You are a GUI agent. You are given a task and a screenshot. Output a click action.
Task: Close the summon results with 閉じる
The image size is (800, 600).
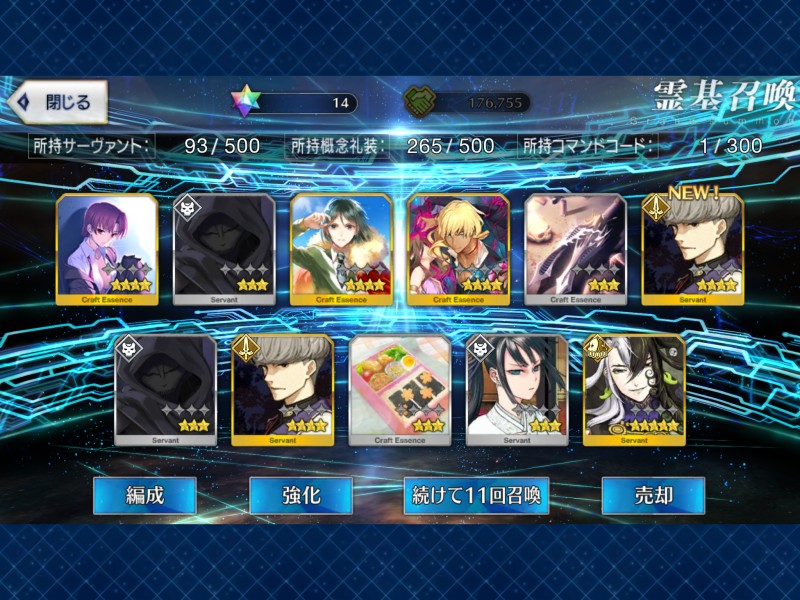click(x=58, y=102)
